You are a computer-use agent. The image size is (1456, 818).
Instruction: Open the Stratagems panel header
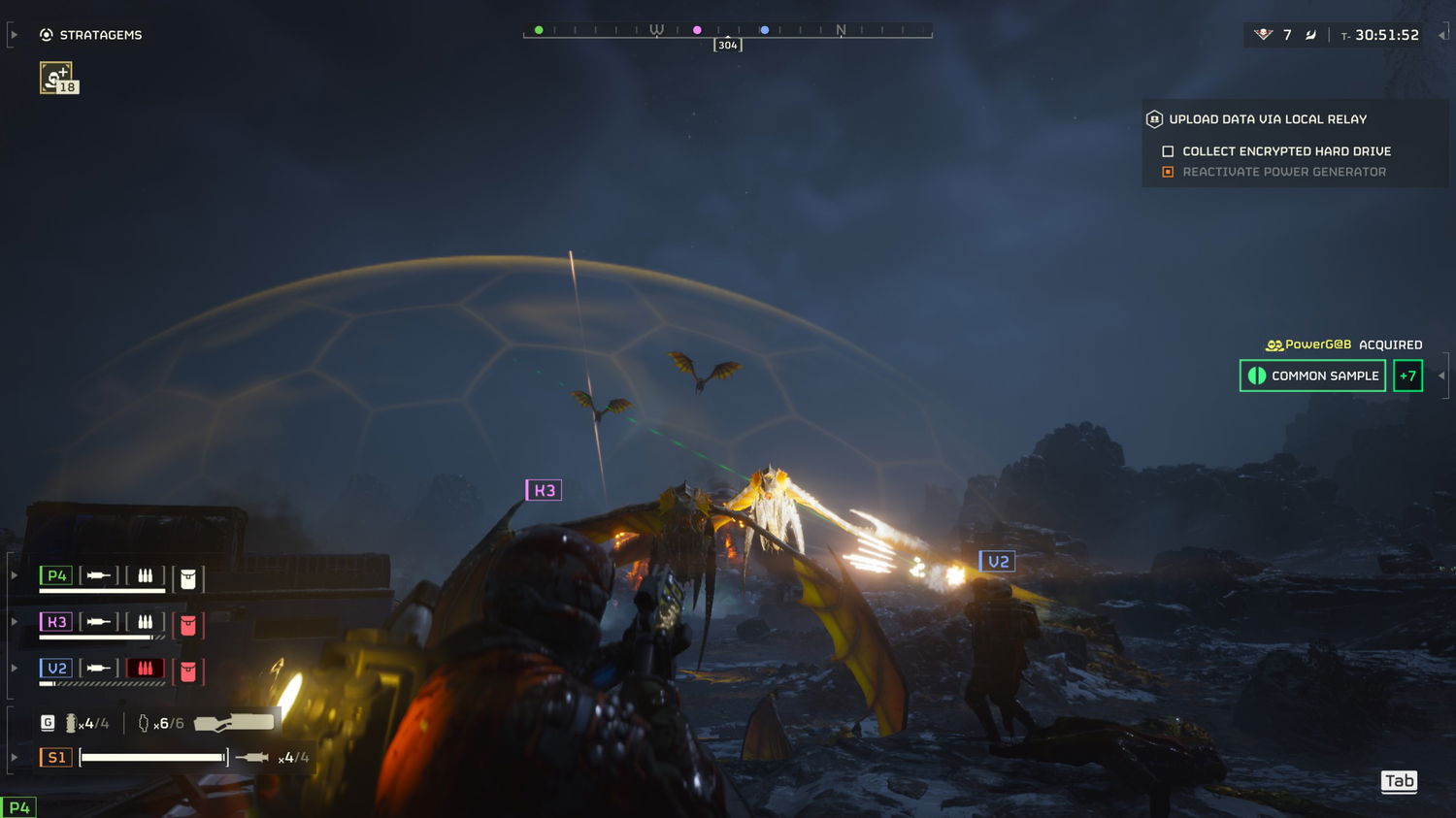coord(91,35)
